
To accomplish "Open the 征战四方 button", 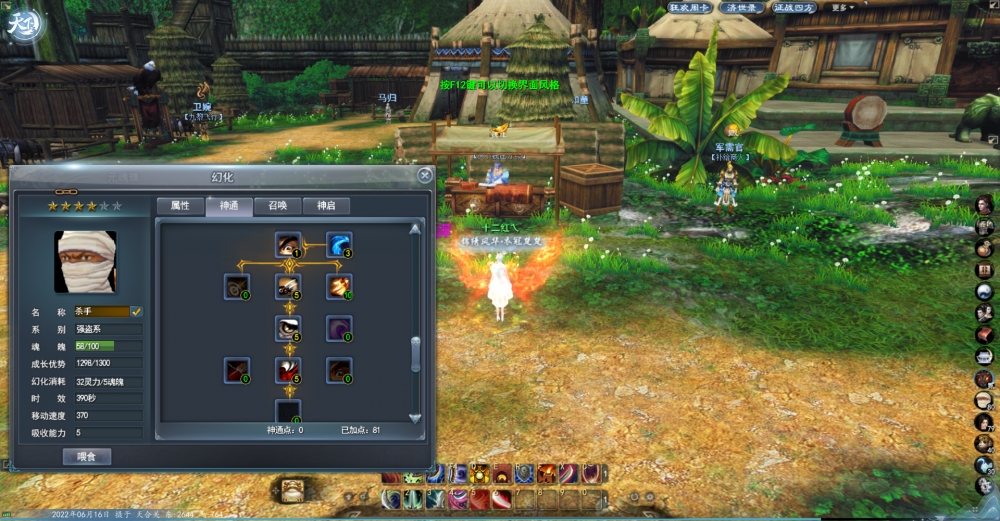I will point(795,7).
